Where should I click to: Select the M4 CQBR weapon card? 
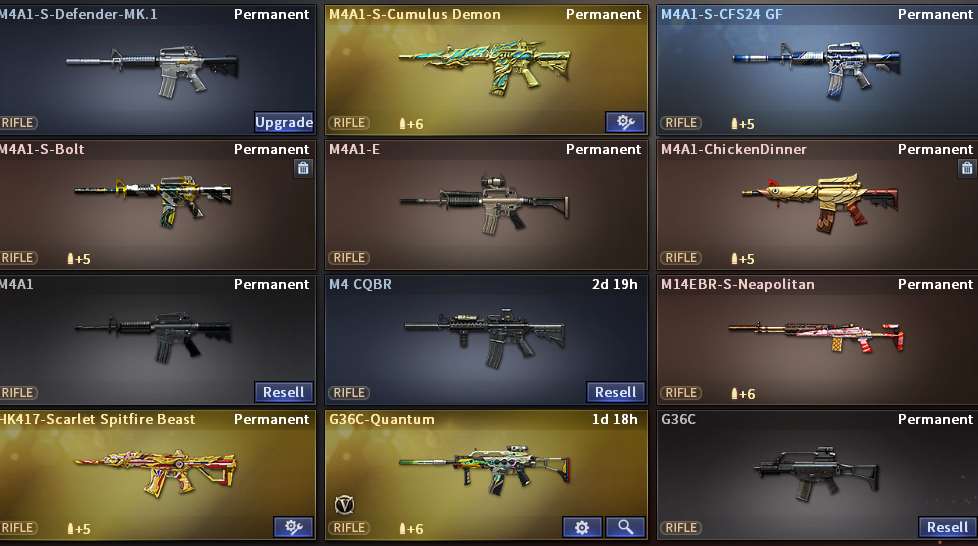point(485,333)
